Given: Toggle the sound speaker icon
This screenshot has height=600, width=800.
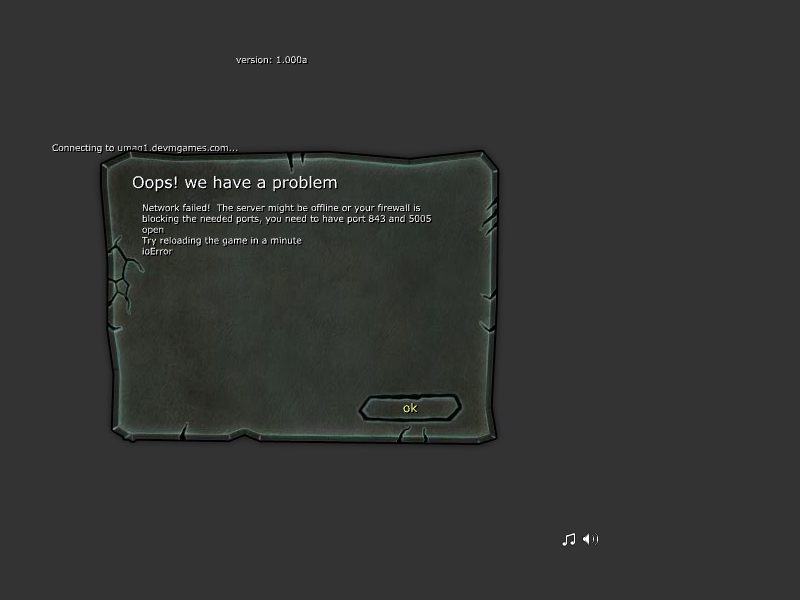Looking at the screenshot, I should [x=591, y=540].
